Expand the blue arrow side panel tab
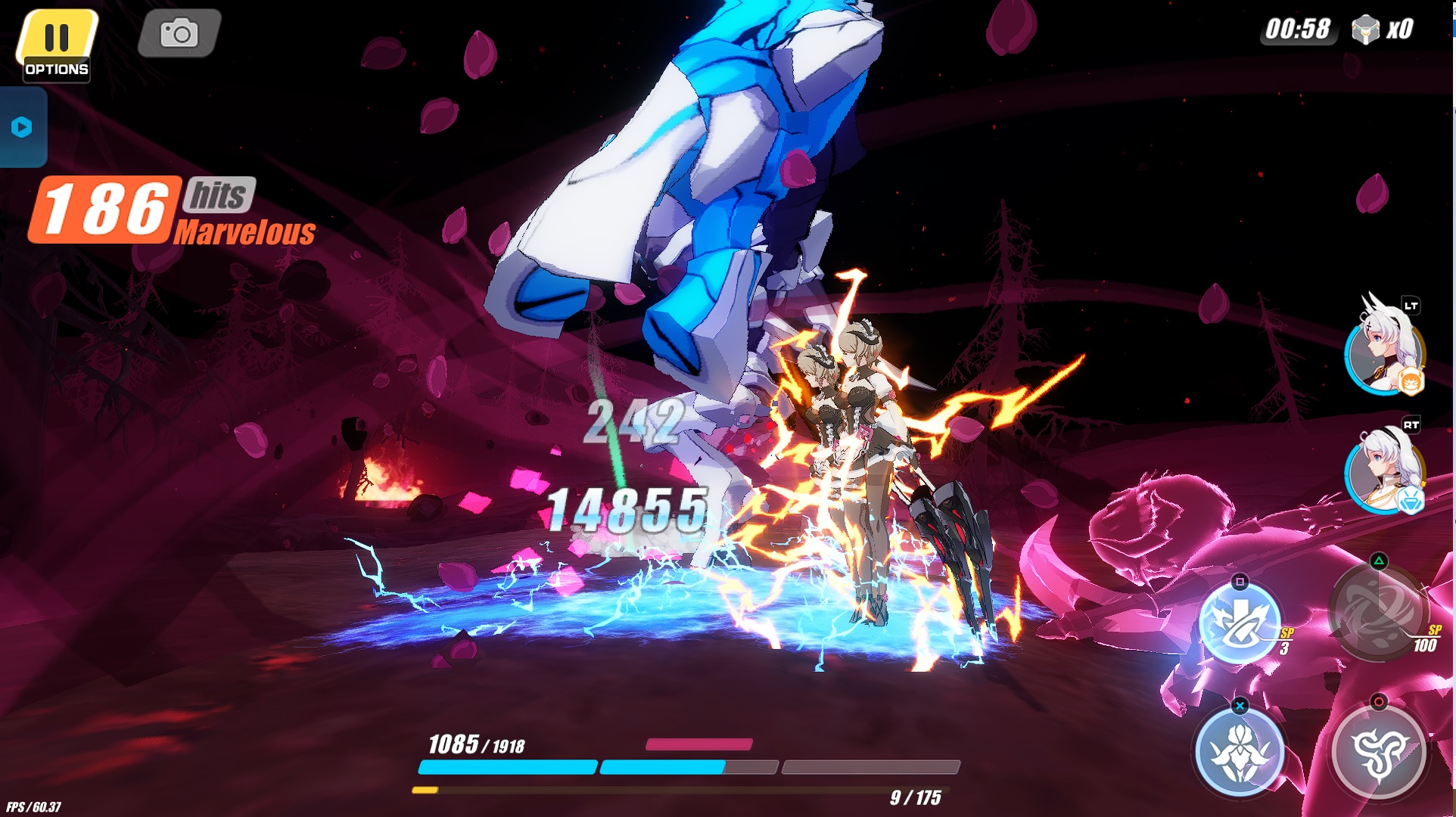 [22, 127]
